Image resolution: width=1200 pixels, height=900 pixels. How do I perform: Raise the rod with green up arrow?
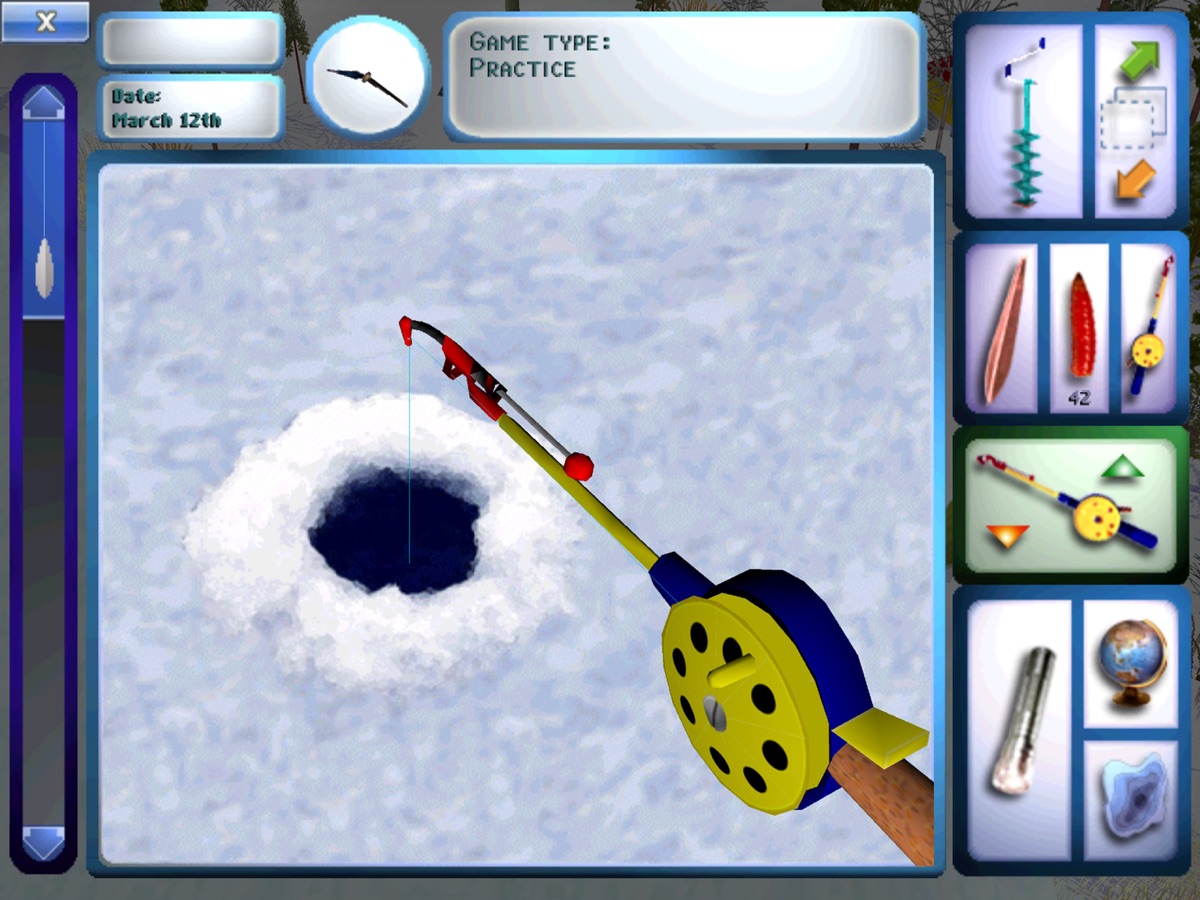click(1122, 466)
